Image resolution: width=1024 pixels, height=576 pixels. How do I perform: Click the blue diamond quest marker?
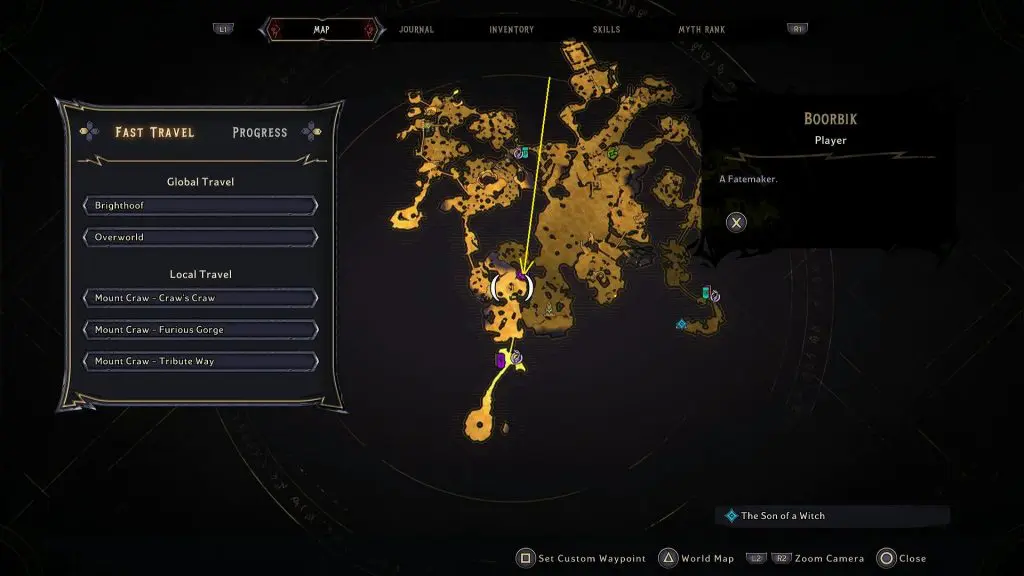pyautogui.click(x=681, y=324)
